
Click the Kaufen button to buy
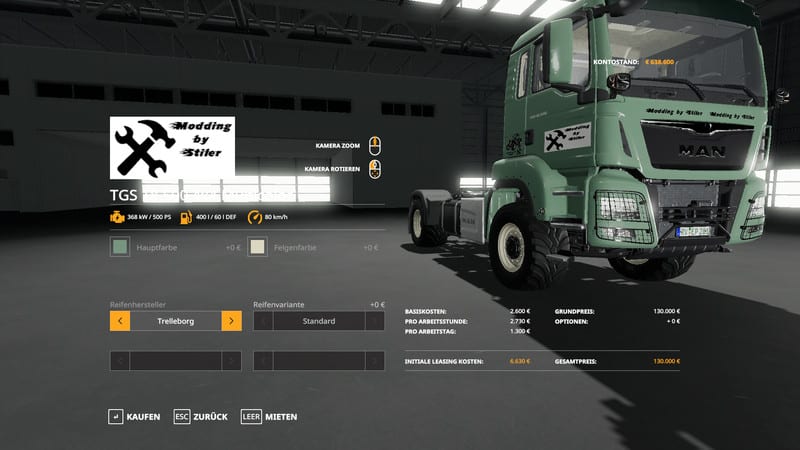click(x=134, y=416)
